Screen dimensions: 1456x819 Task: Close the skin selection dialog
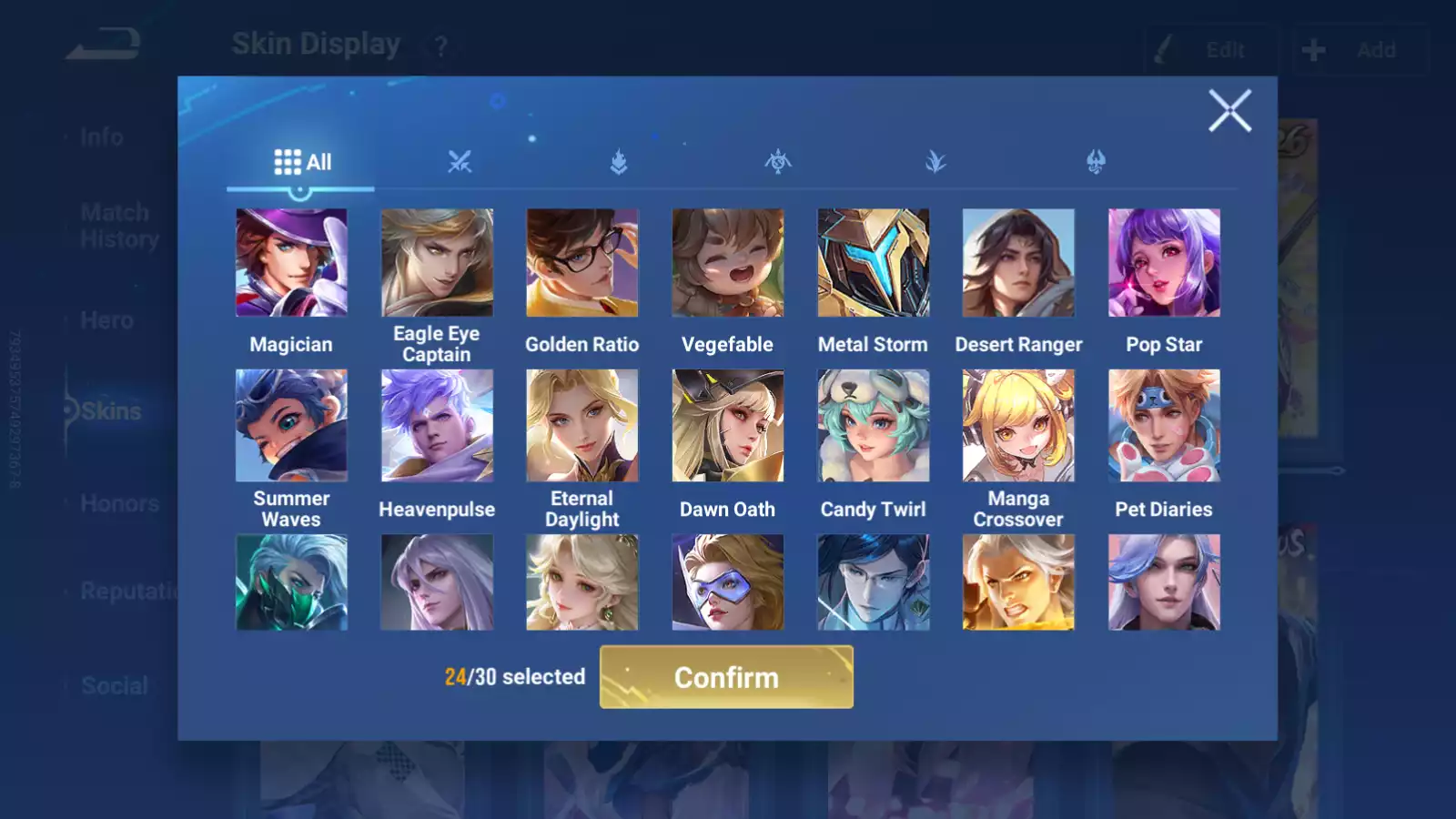(1229, 111)
